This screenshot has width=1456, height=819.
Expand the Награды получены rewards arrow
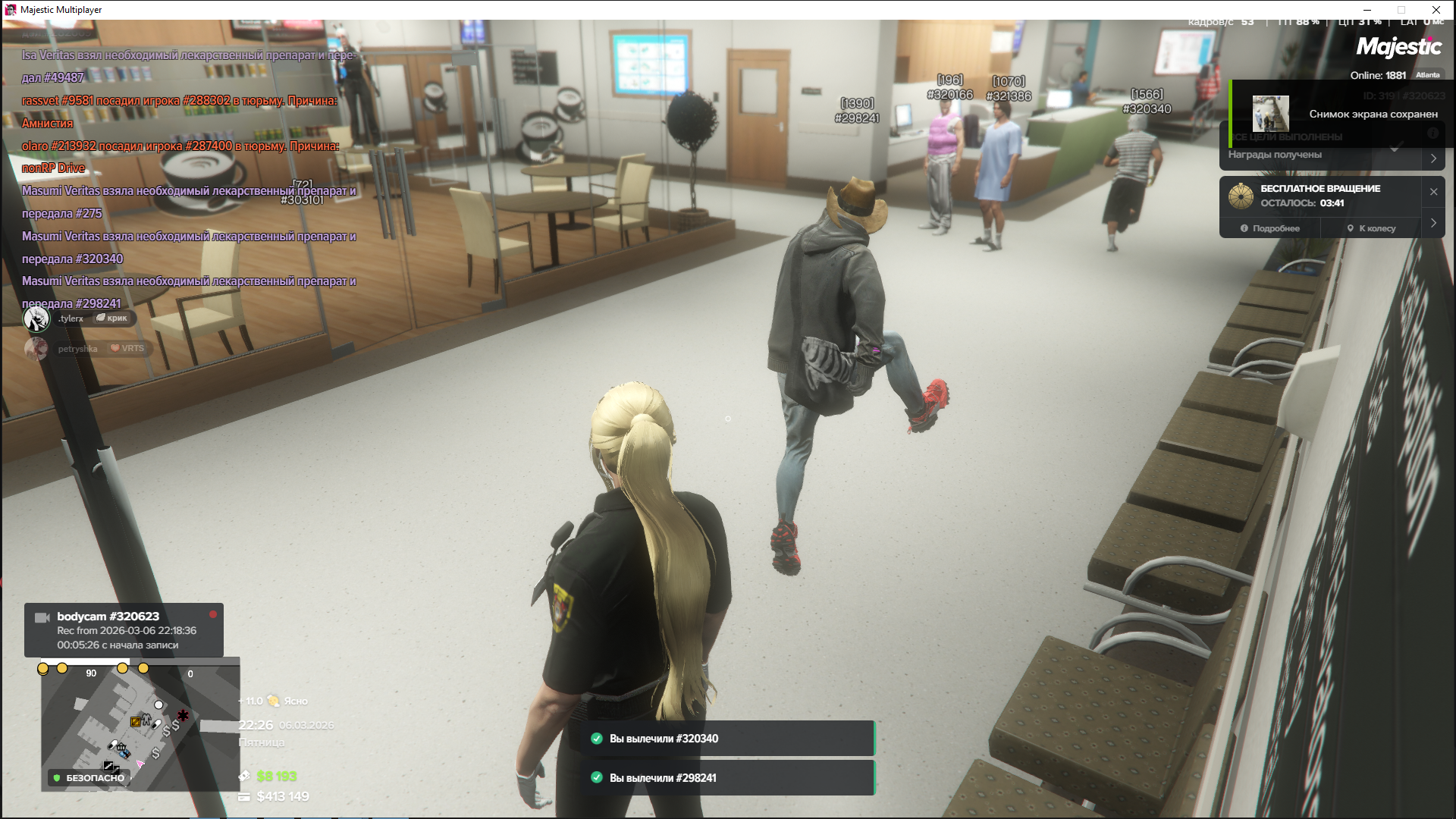(x=1433, y=158)
